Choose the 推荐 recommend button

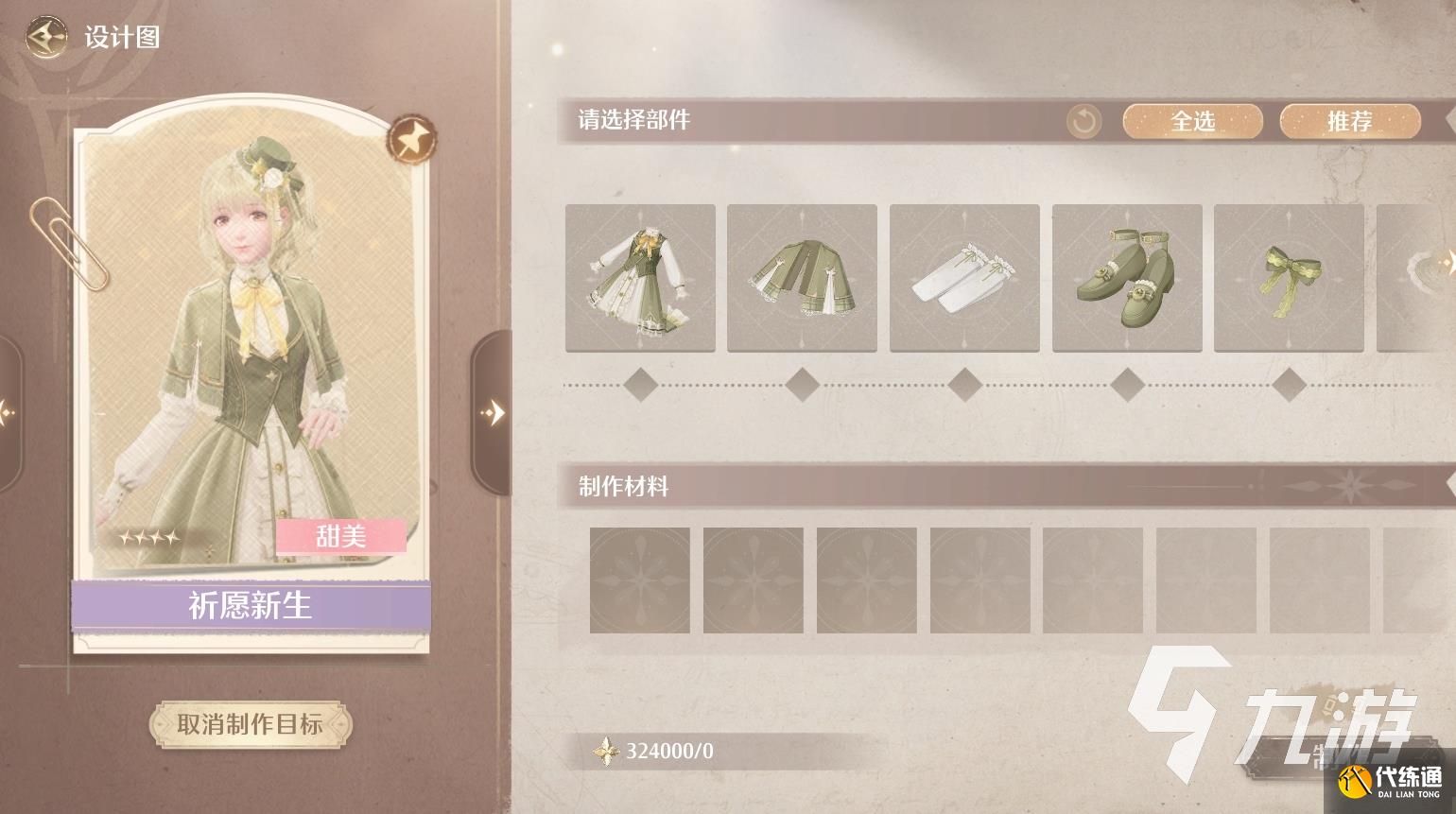[1349, 121]
